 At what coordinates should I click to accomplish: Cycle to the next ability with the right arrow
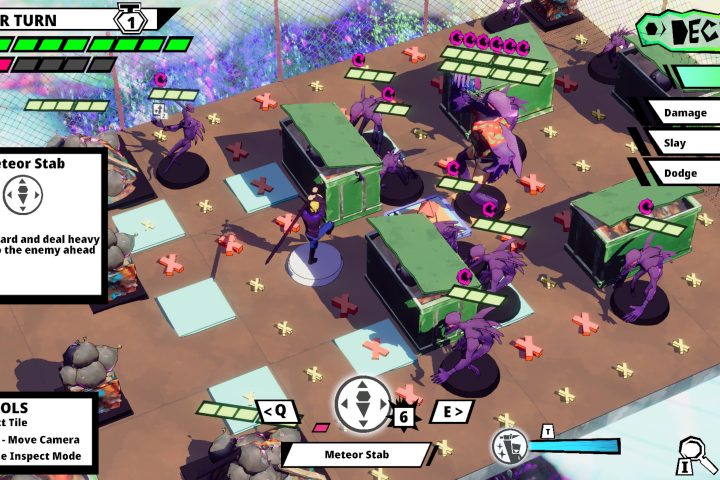pos(451,411)
